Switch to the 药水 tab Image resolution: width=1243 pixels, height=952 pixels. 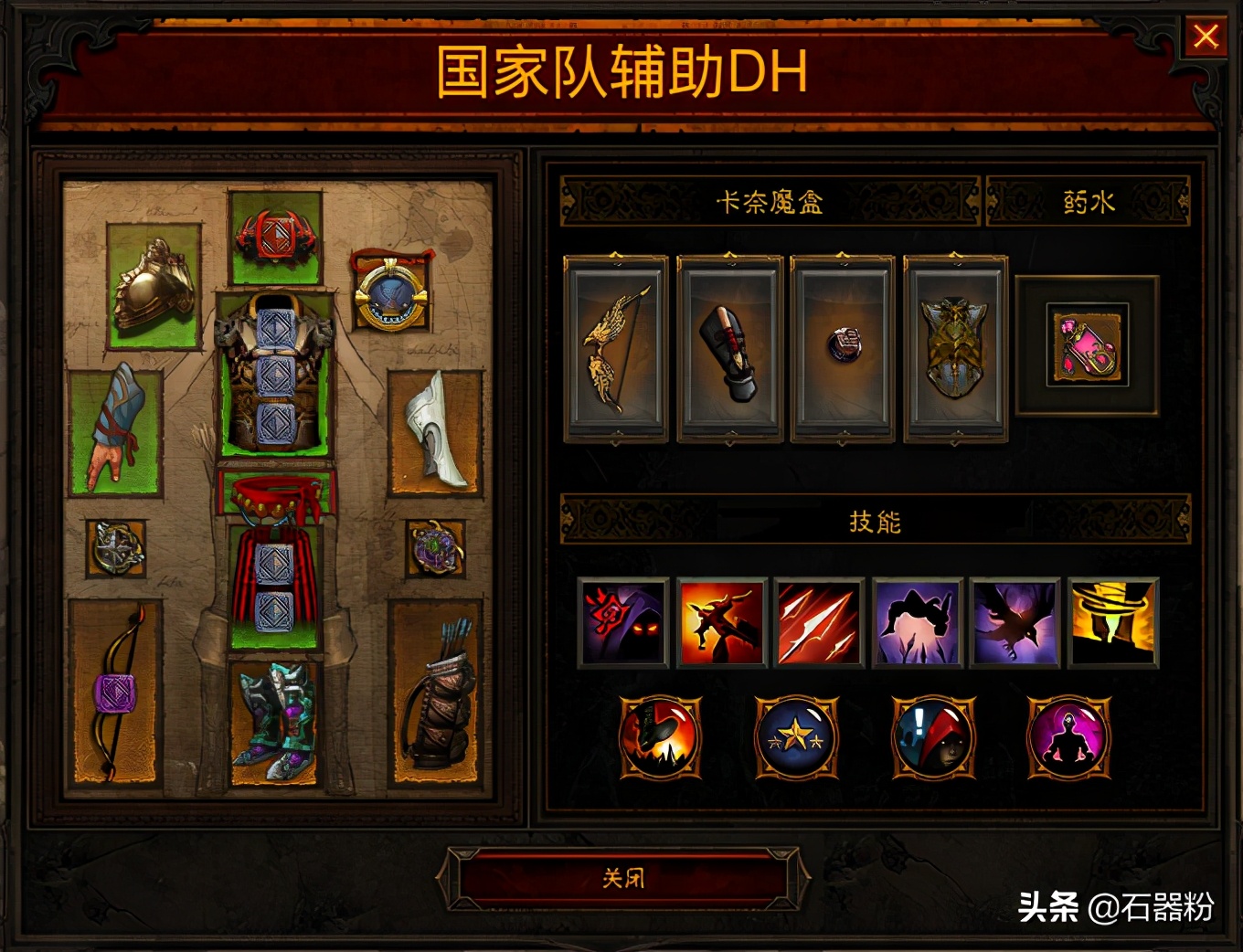(1088, 201)
